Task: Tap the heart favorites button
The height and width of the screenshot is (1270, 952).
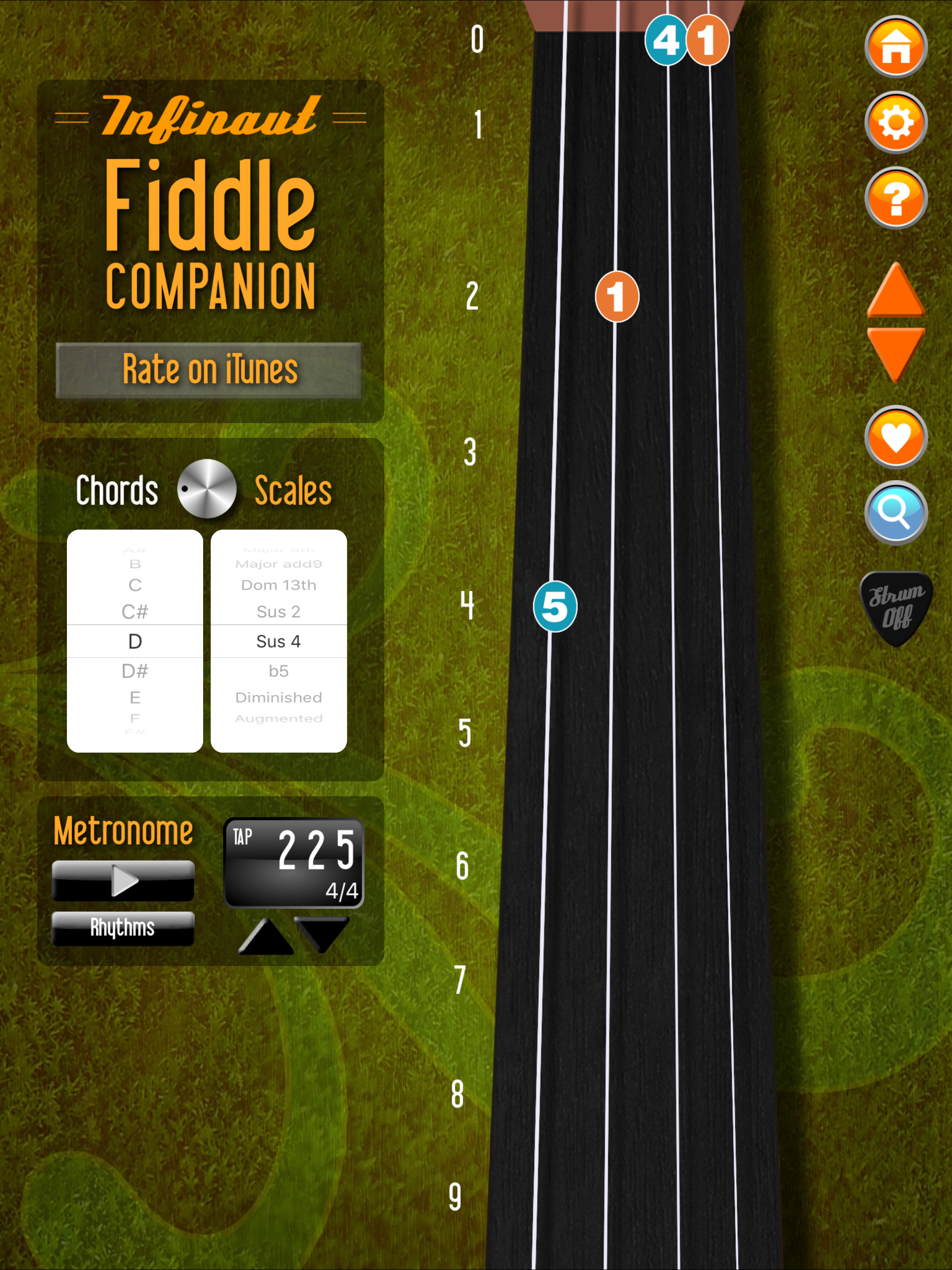Action: coord(895,437)
